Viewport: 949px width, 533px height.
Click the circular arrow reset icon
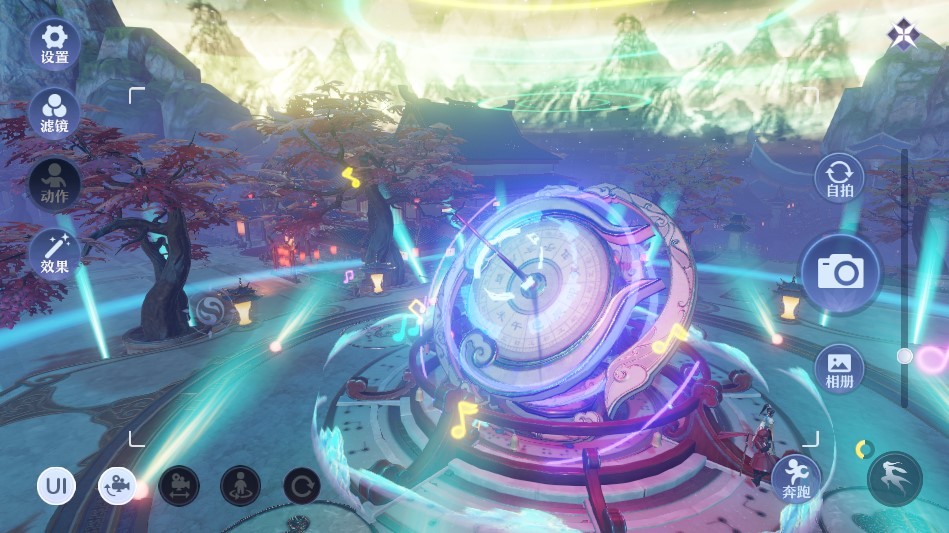tap(302, 487)
